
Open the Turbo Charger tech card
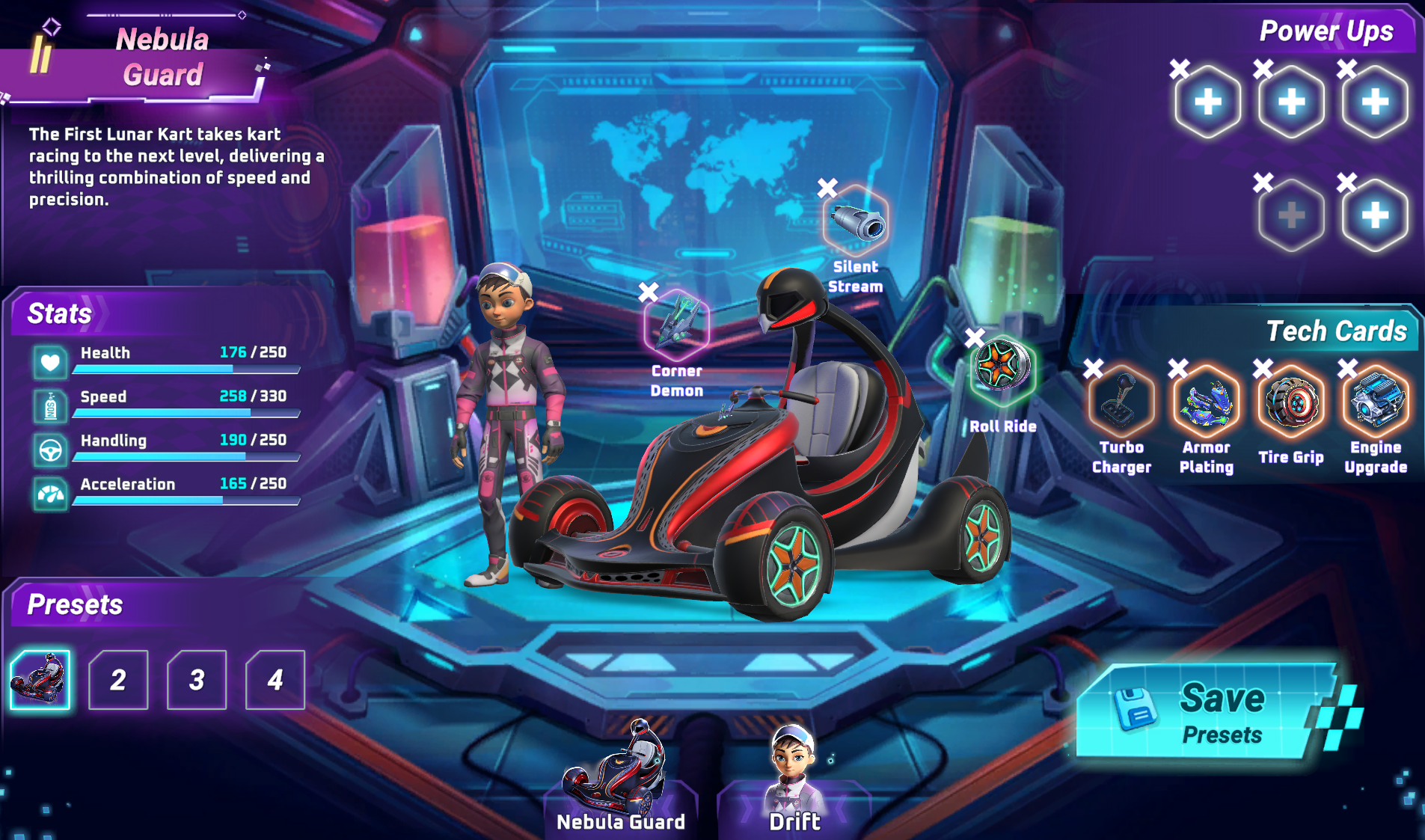pyautogui.click(x=1121, y=403)
